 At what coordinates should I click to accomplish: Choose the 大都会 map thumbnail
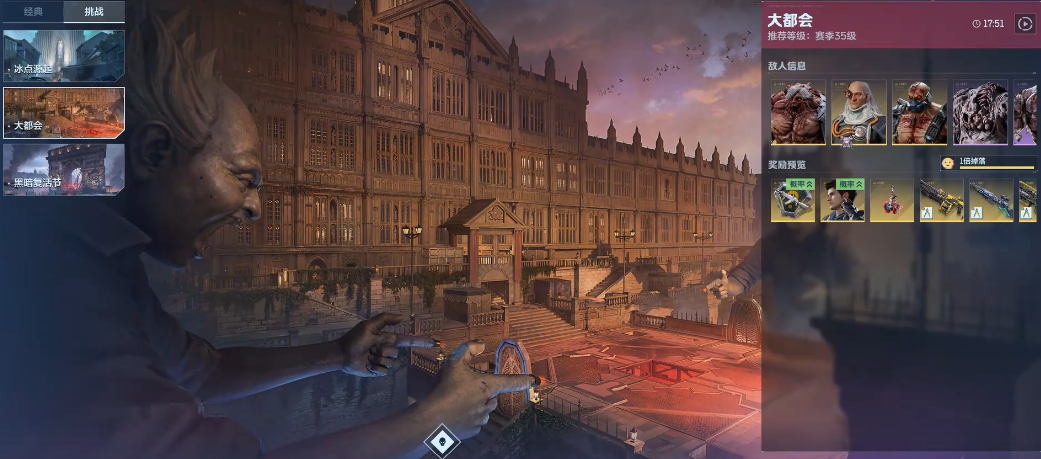[64, 112]
